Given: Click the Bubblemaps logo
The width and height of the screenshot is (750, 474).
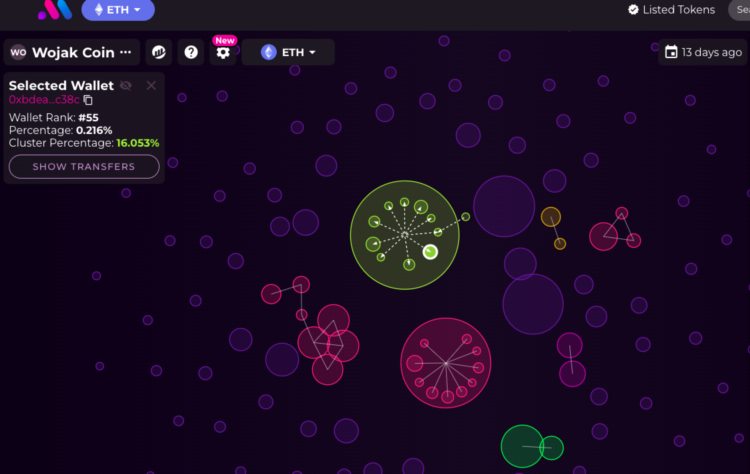Looking at the screenshot, I should coord(52,10).
